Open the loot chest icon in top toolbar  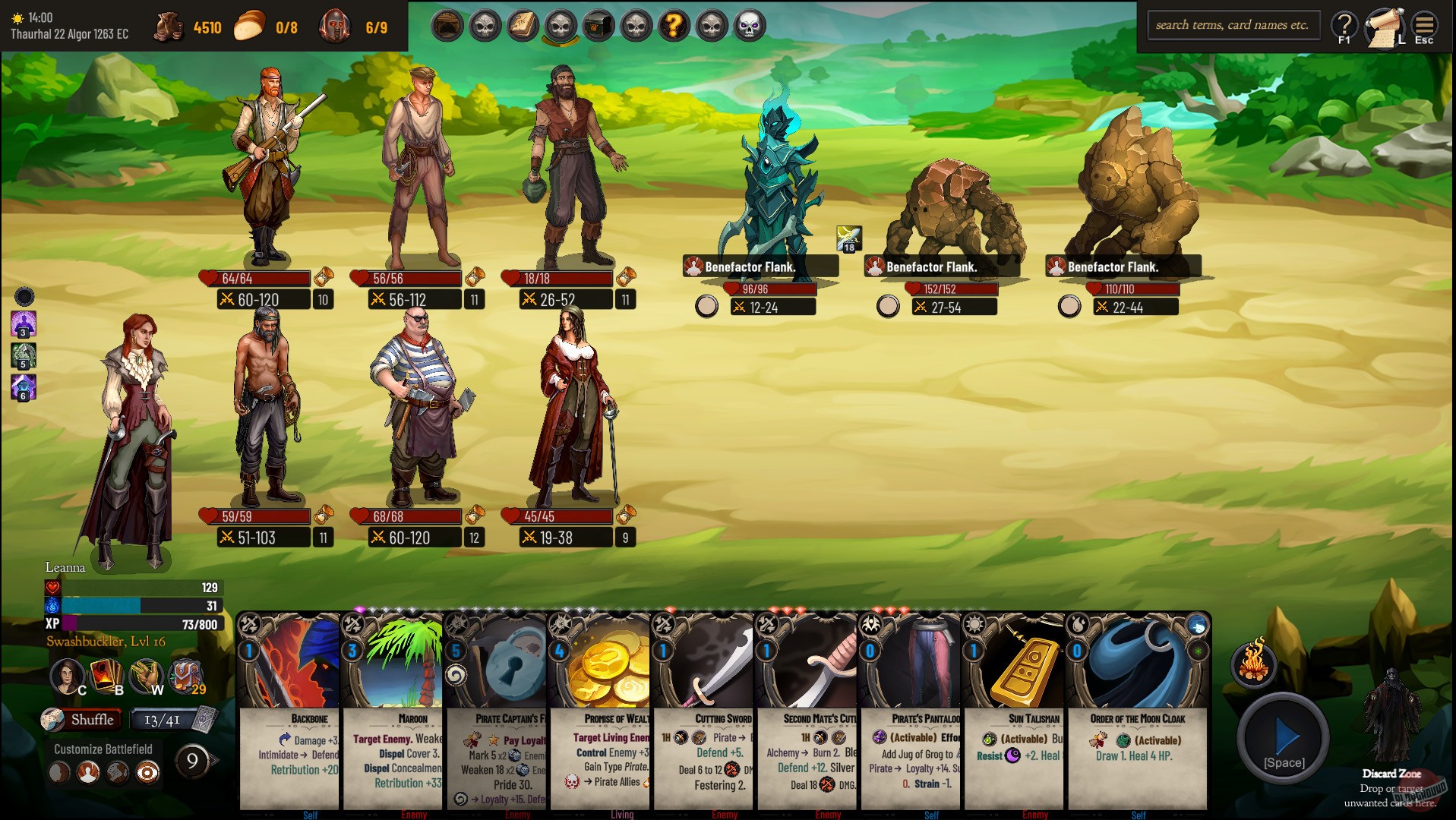tap(597, 24)
